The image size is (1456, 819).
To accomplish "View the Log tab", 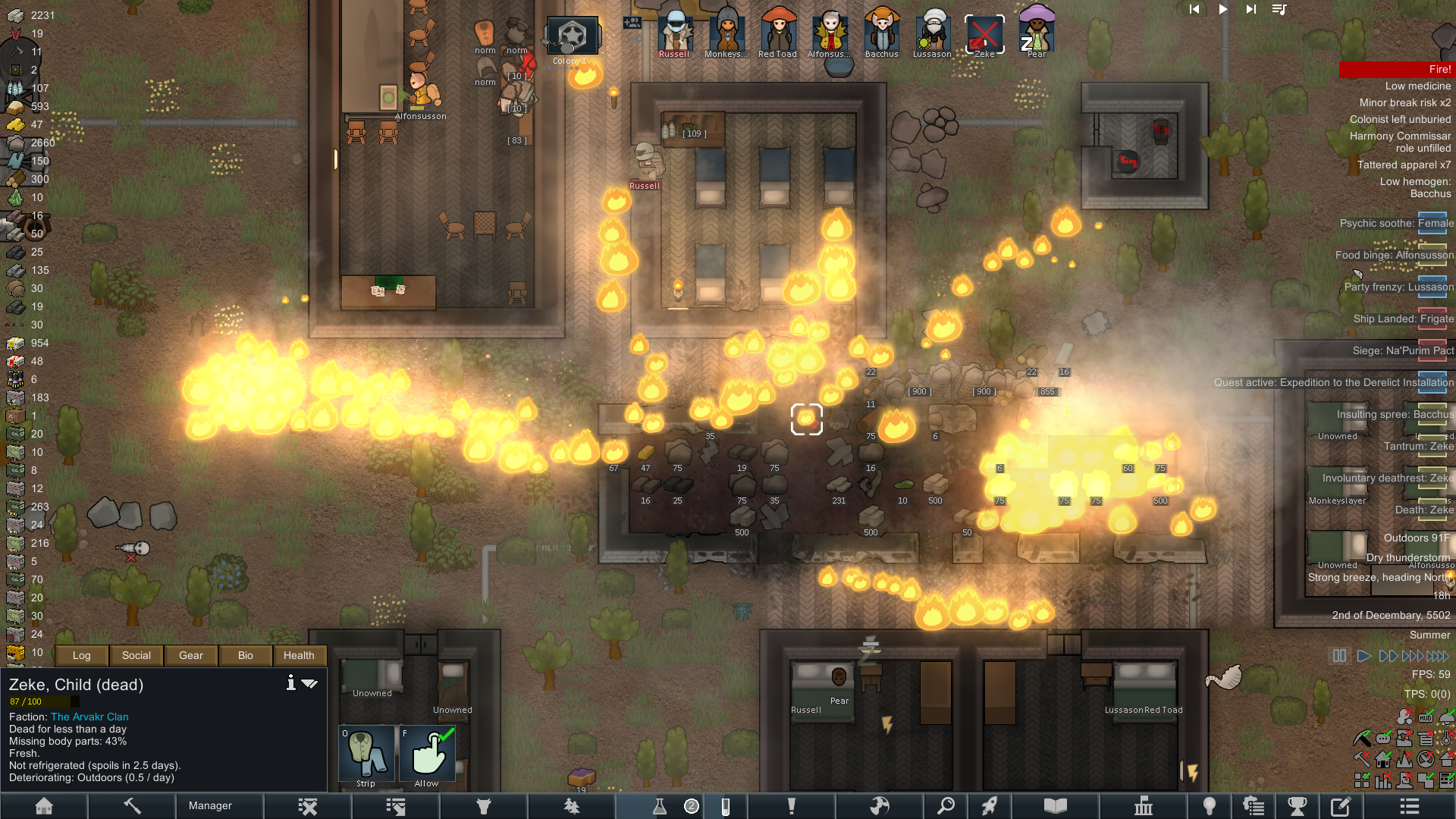I will click(81, 655).
